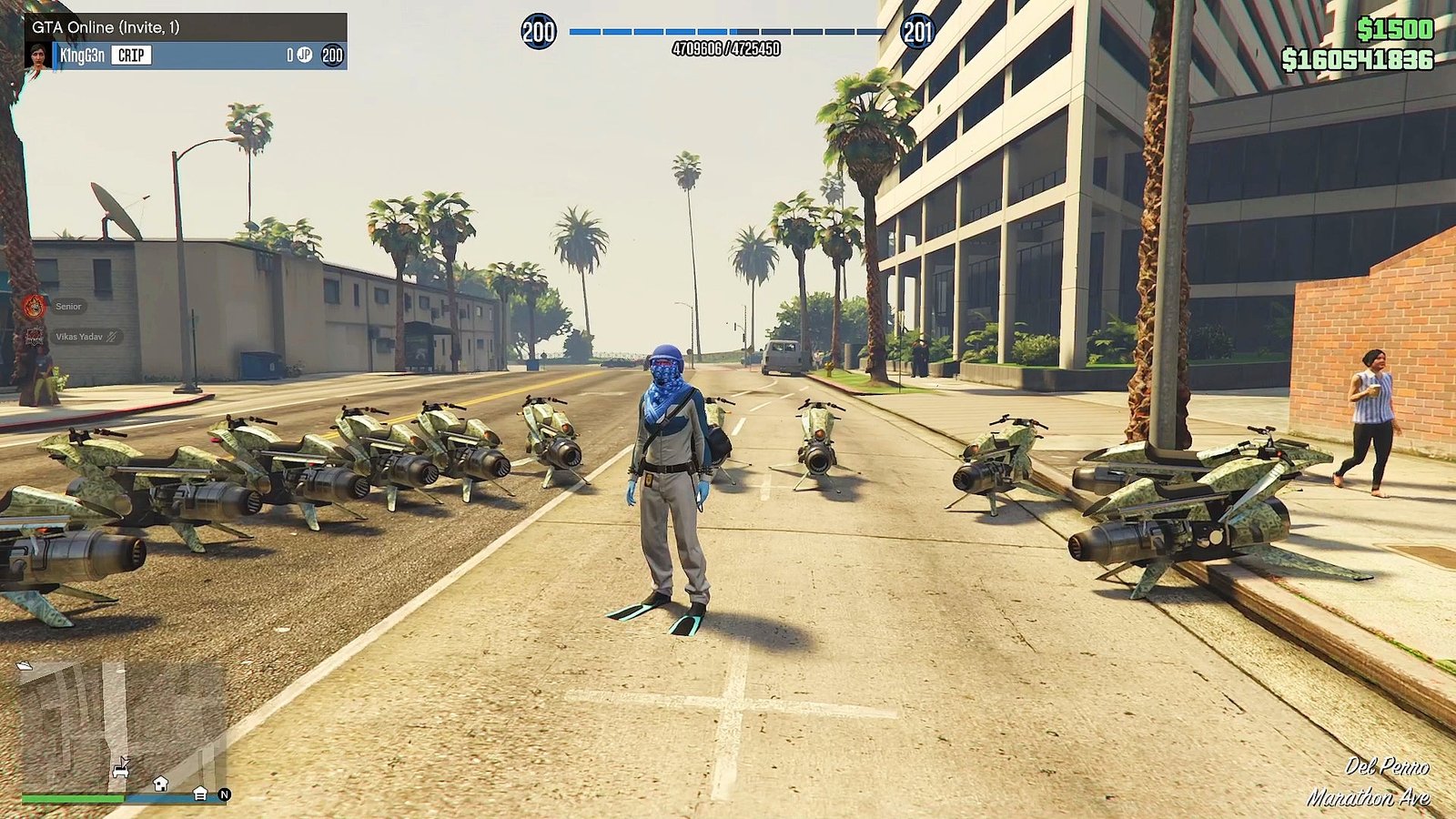Select the house blip on the minimap
Image resolution: width=1456 pixels, height=819 pixels.
click(160, 784)
